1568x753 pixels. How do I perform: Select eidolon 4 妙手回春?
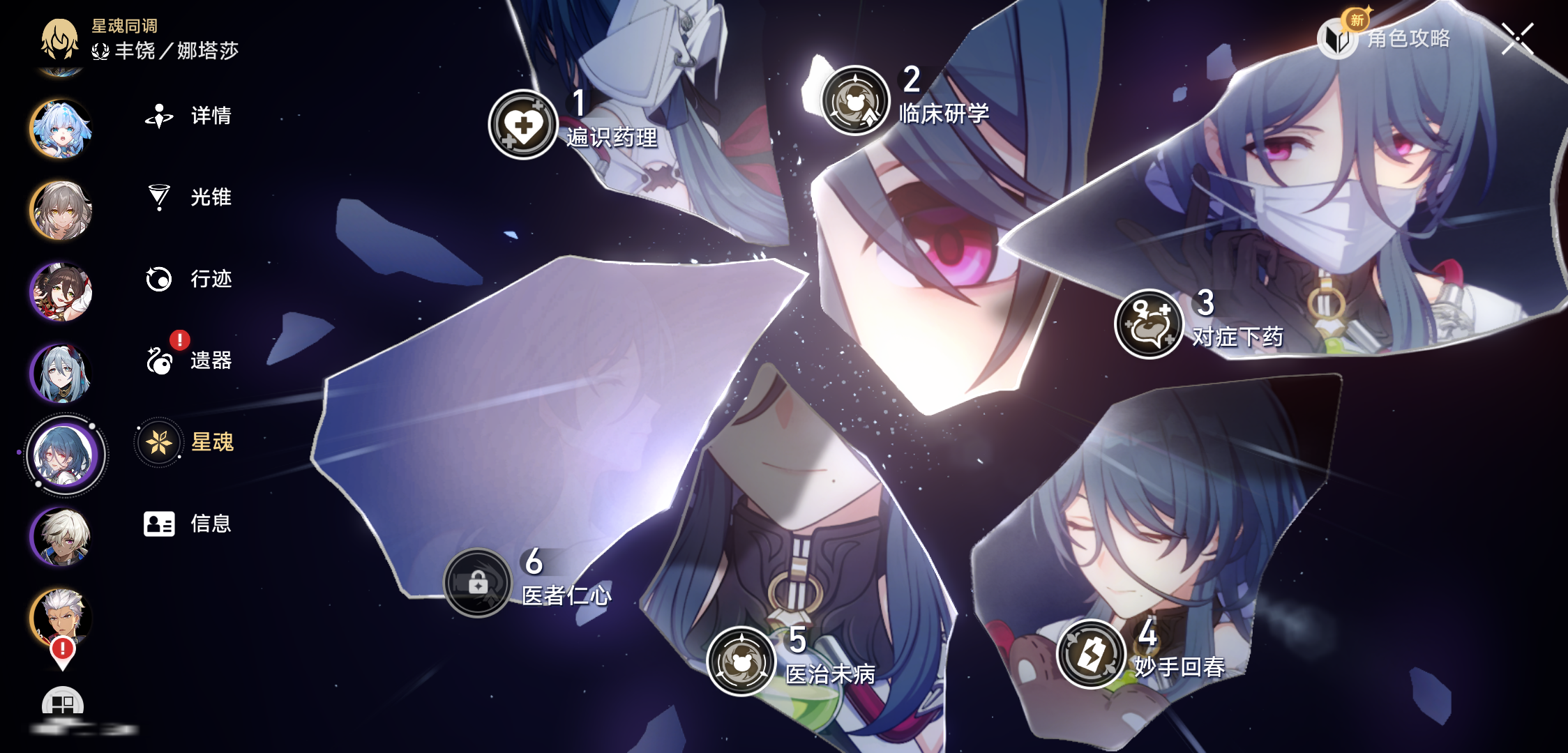(1091, 654)
